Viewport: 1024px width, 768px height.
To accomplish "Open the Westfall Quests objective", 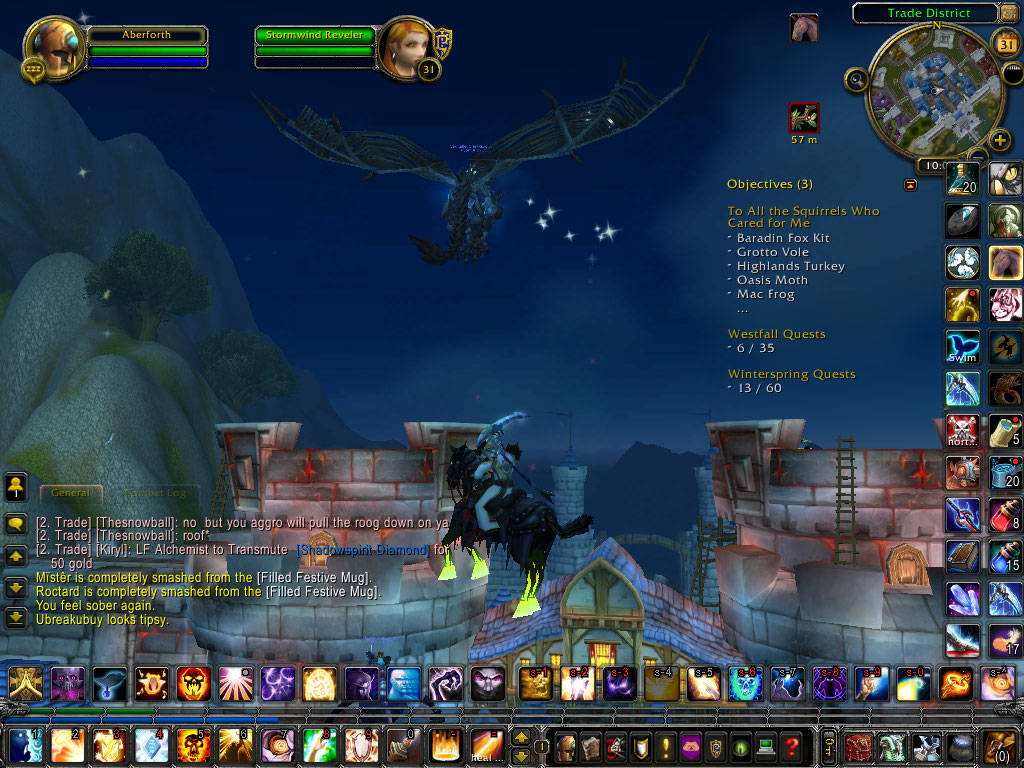I will [776, 334].
